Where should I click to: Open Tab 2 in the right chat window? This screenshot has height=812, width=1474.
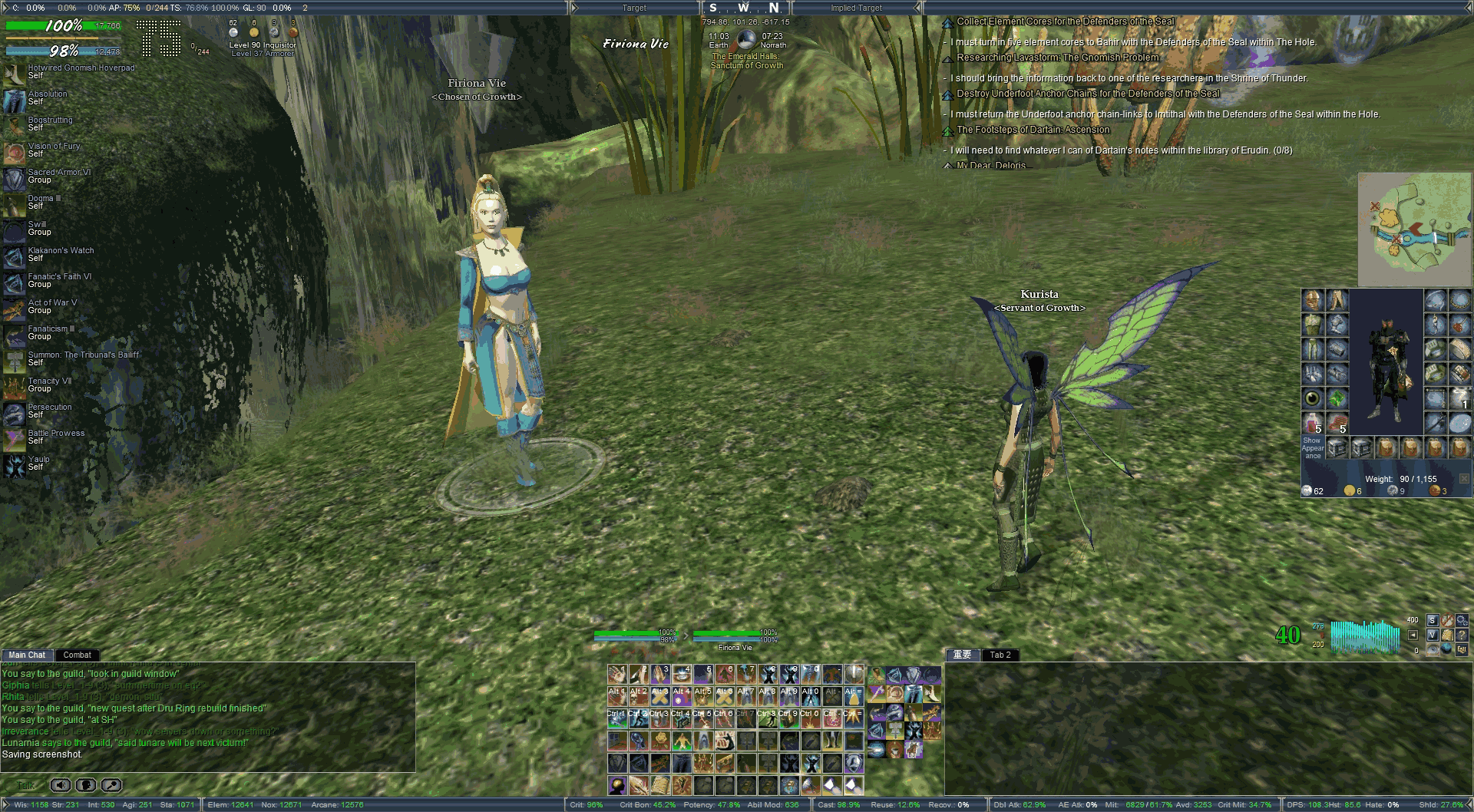tap(1000, 655)
